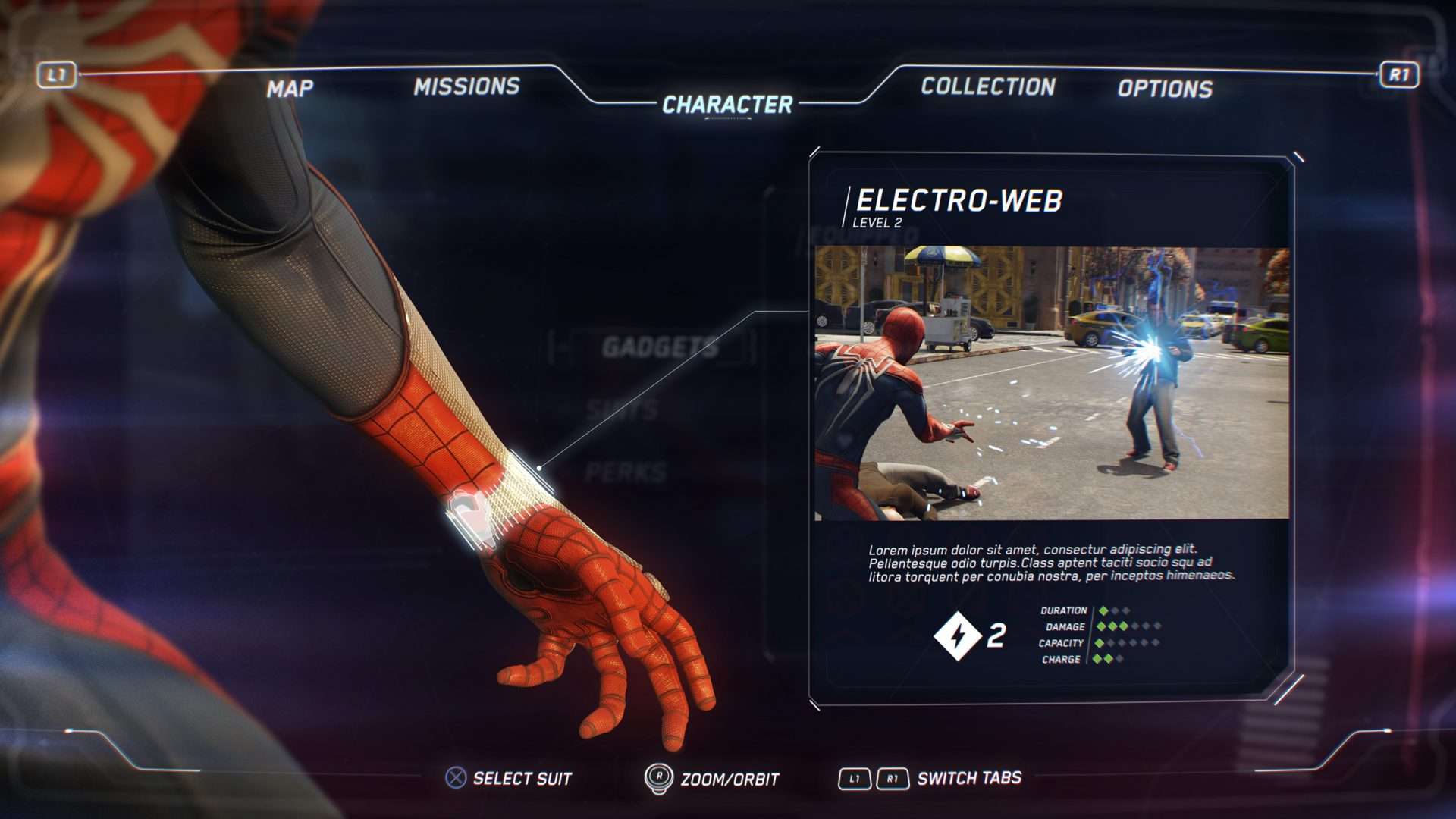Image resolution: width=1456 pixels, height=819 pixels.
Task: Select the Perks submenu entry
Action: click(x=626, y=472)
